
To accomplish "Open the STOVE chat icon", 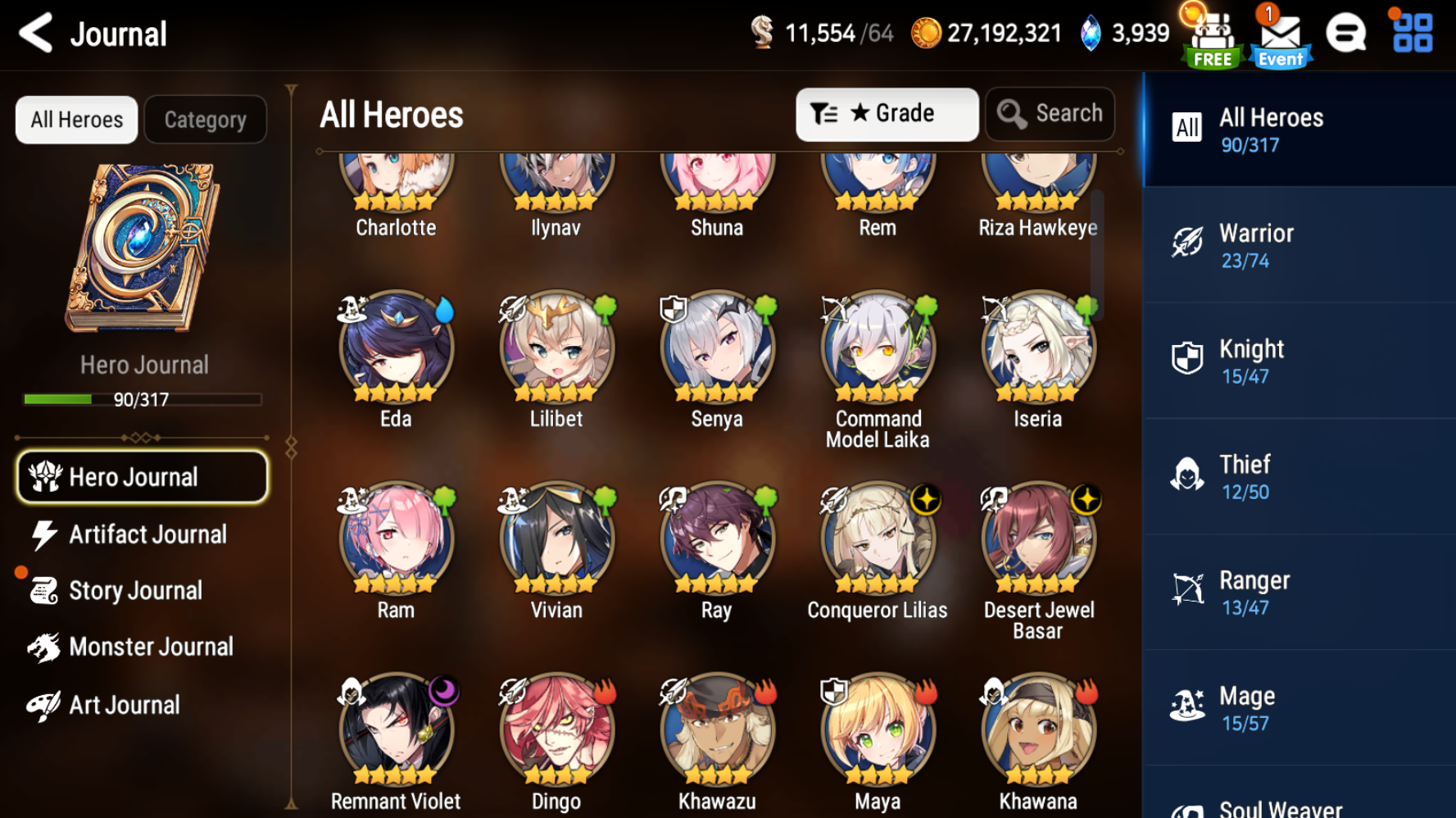I will point(1346,33).
